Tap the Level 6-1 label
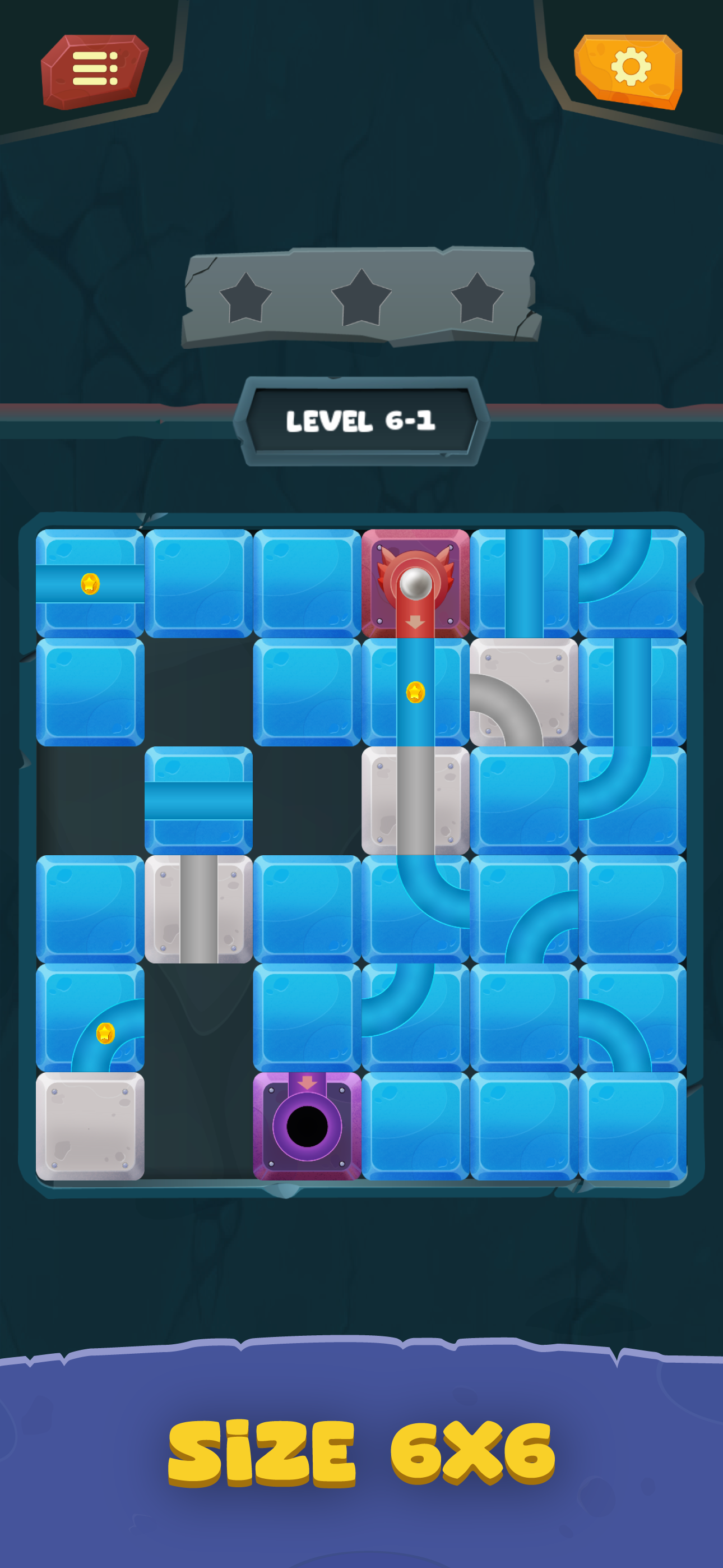 (362, 420)
